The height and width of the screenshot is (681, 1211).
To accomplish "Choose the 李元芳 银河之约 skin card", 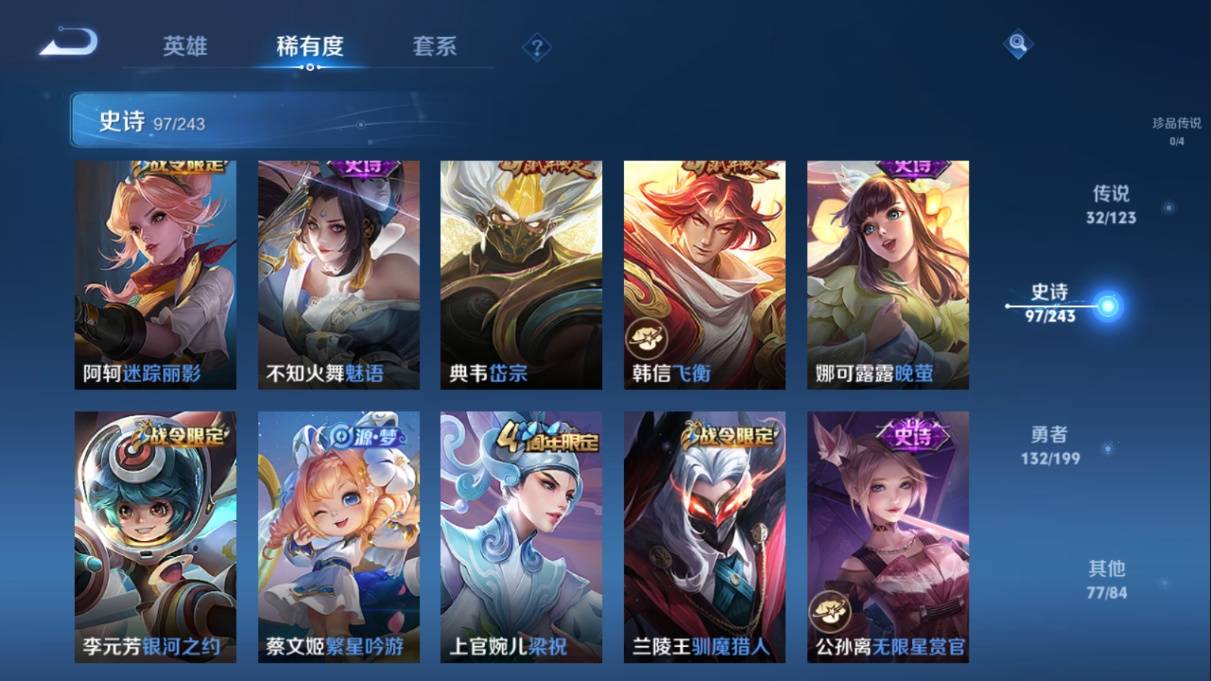I will click(x=156, y=537).
